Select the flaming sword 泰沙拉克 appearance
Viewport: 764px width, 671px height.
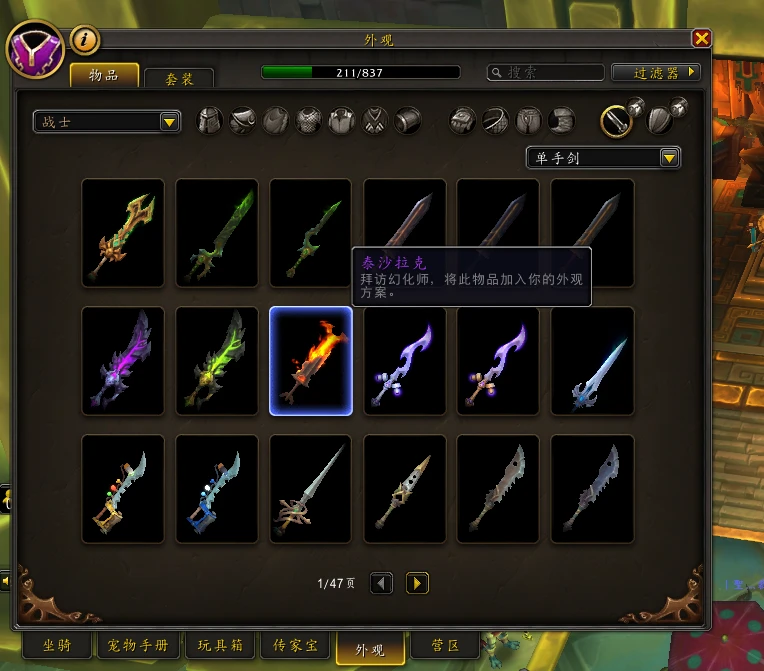[311, 361]
